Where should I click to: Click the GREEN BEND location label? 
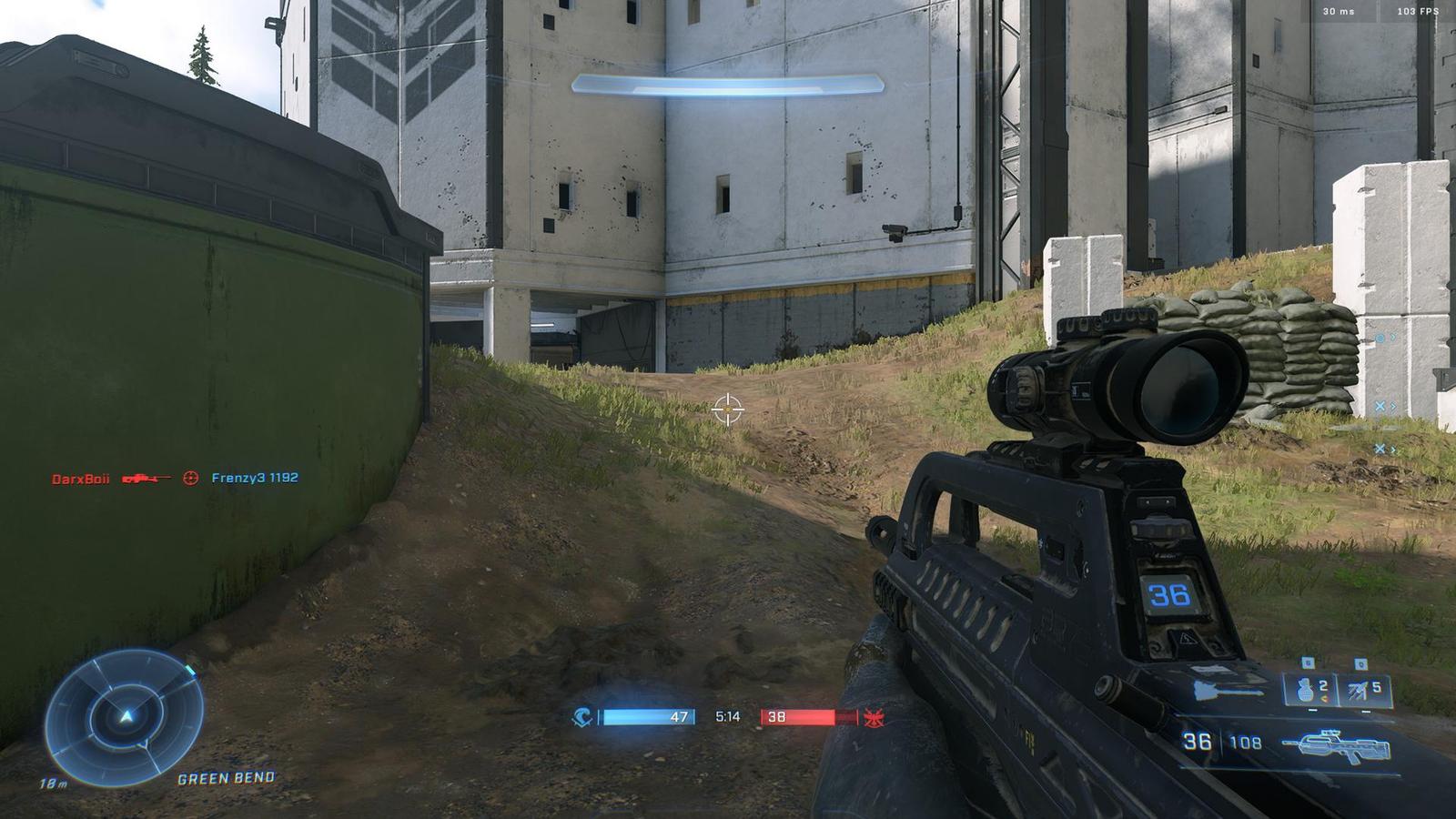225,778
